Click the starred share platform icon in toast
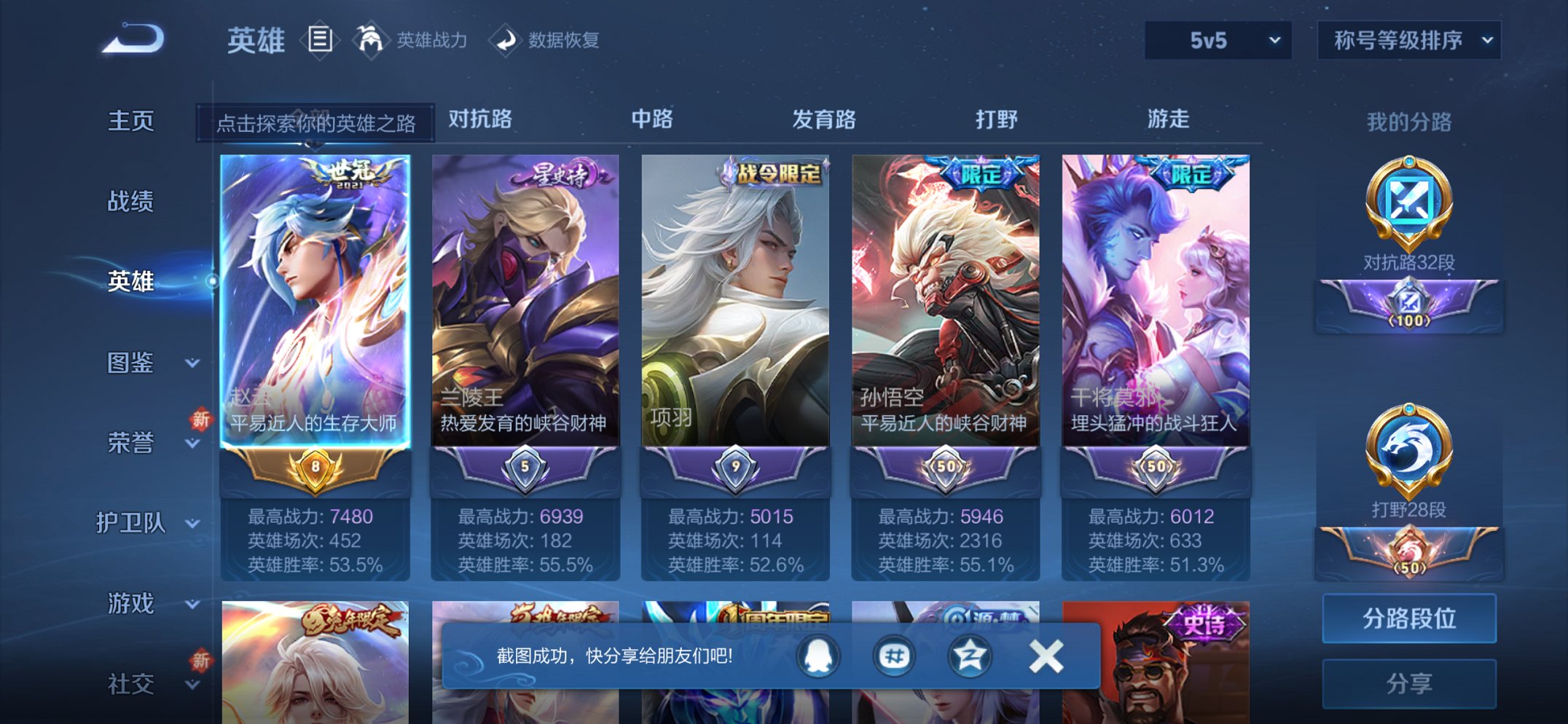 (x=969, y=656)
